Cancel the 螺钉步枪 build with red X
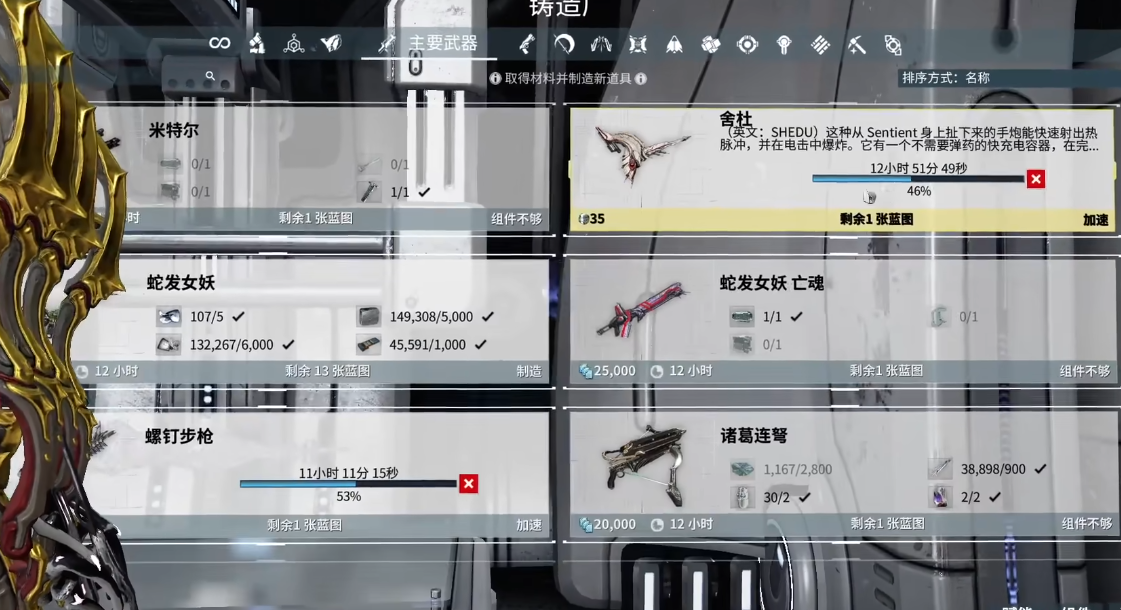The height and width of the screenshot is (610, 1121). pos(468,484)
